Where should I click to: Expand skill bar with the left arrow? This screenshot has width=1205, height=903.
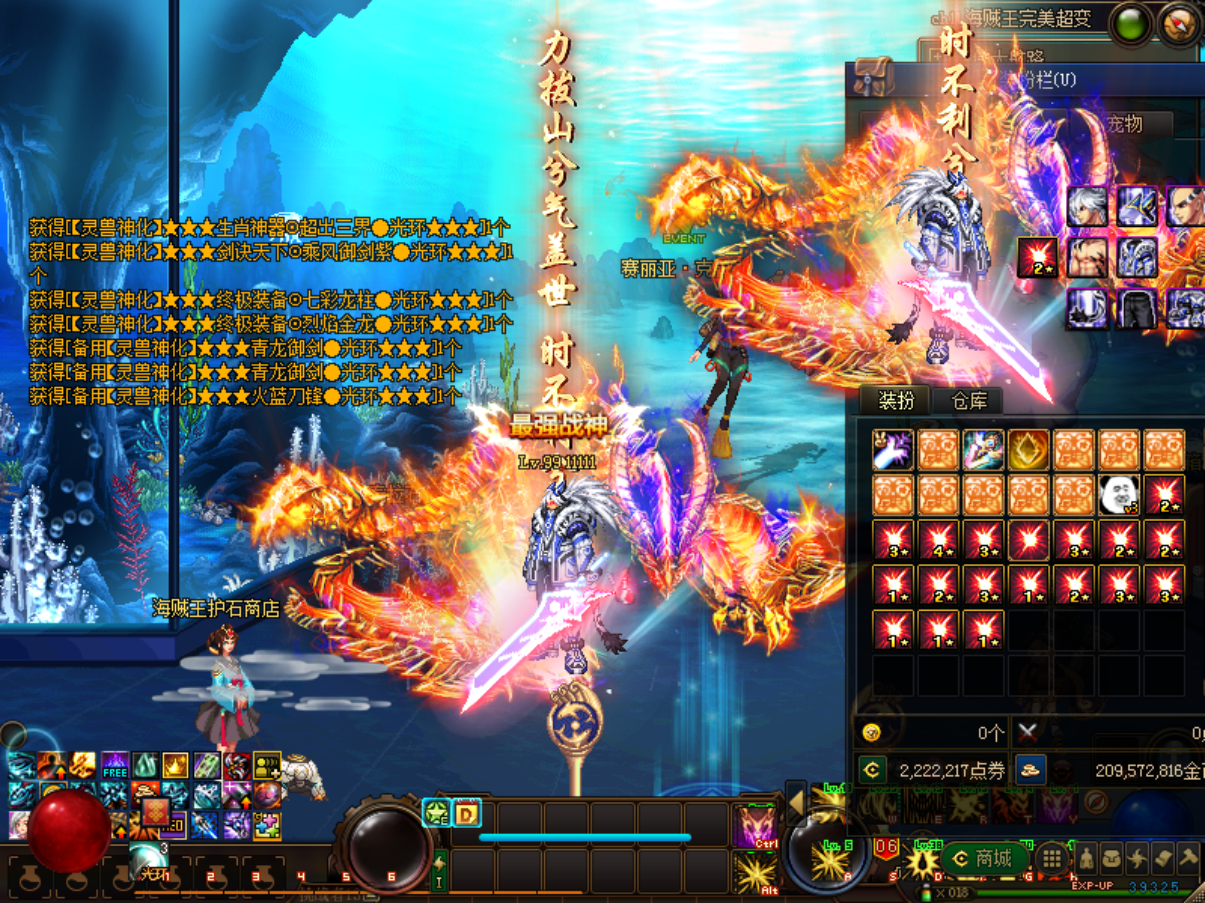pos(796,802)
